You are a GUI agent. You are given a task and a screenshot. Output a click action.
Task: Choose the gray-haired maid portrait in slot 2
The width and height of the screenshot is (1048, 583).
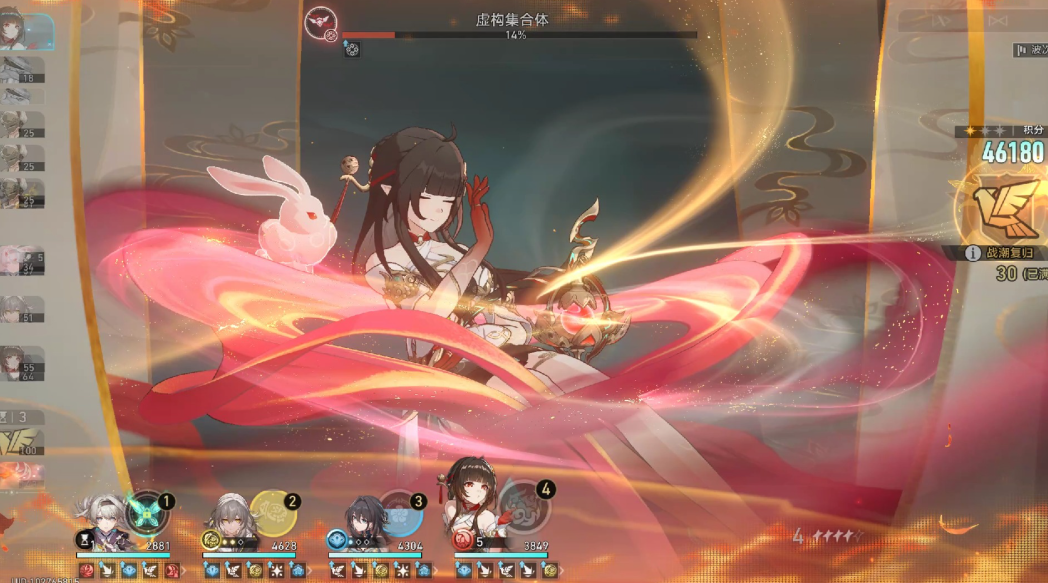(229, 518)
